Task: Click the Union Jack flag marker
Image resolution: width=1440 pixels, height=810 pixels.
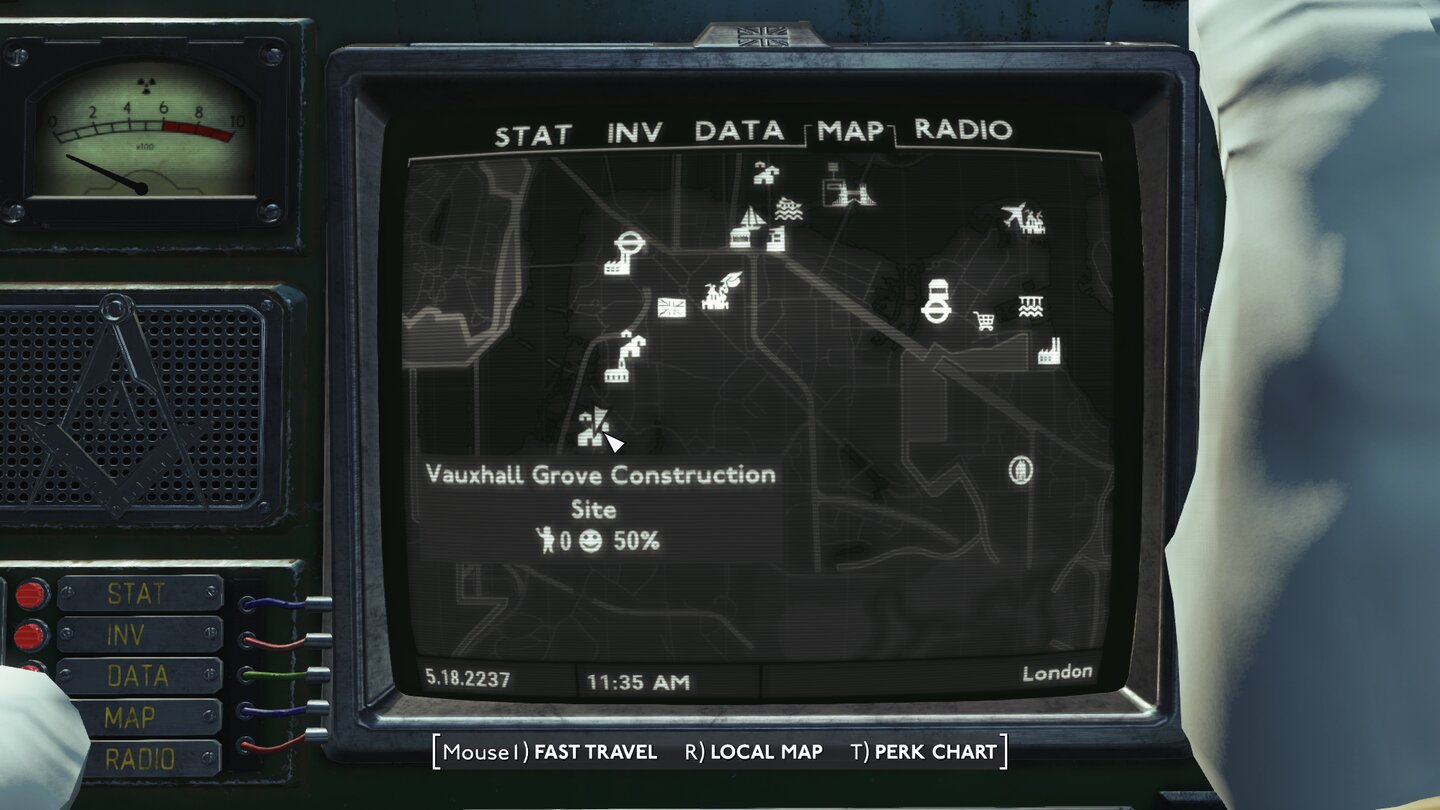Action: click(x=670, y=305)
